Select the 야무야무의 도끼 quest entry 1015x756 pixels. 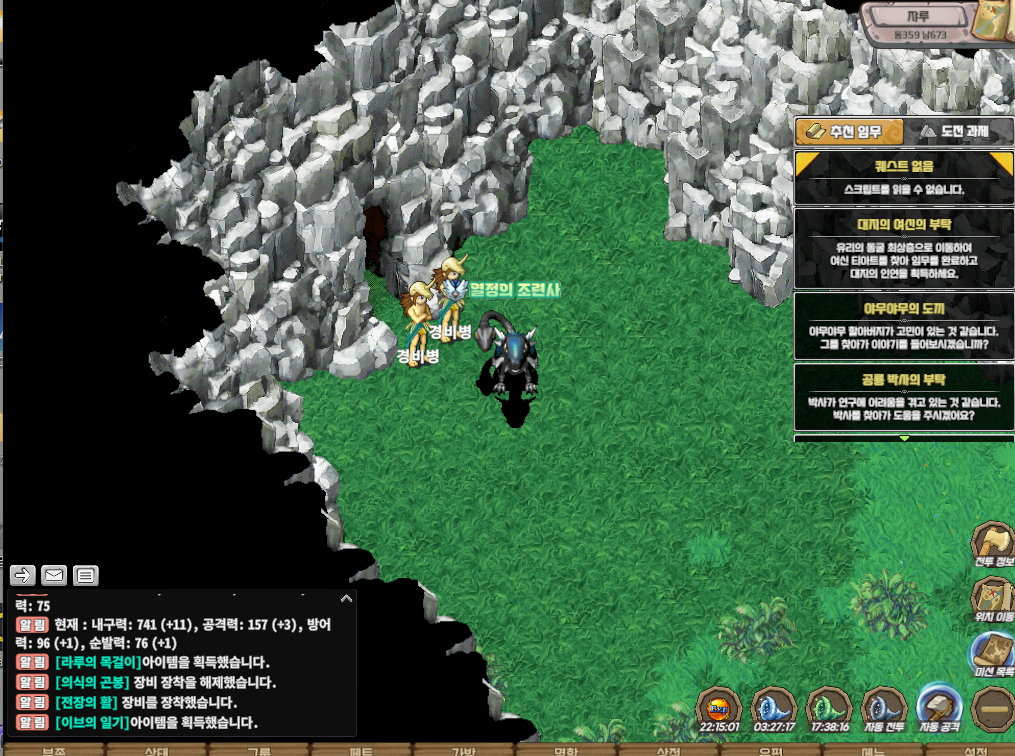(x=902, y=324)
